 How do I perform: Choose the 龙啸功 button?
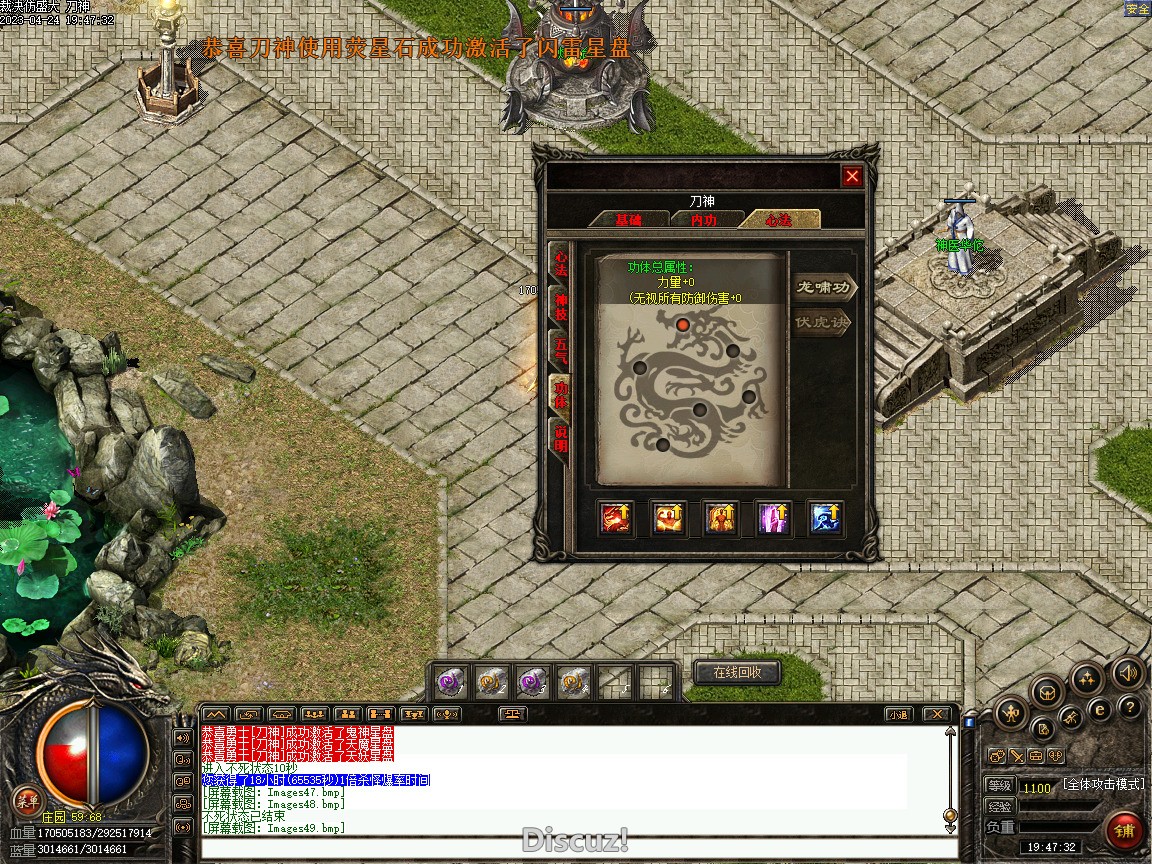(825, 289)
